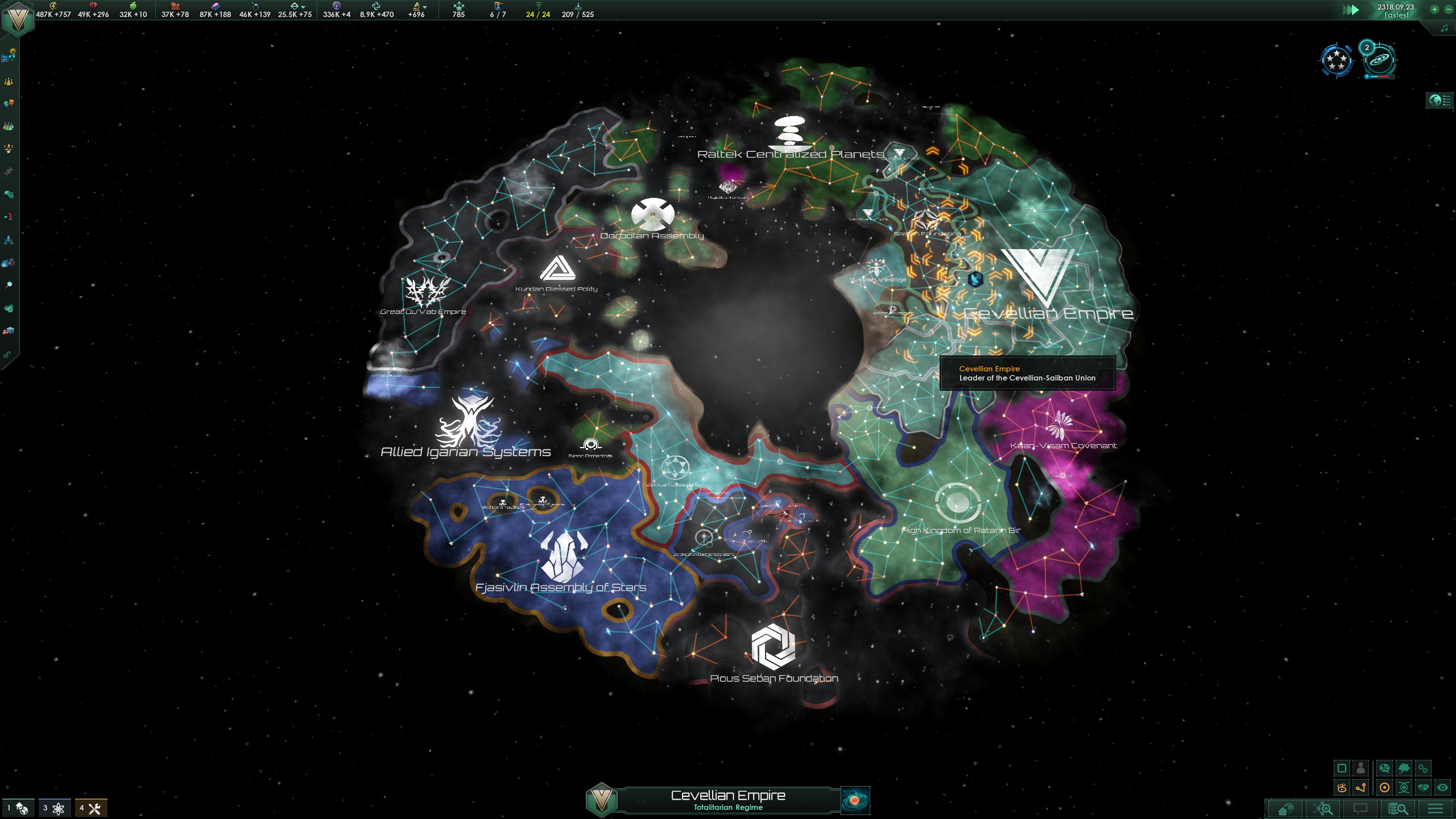The image size is (1456, 819).
Task: Toggle the eye map mode filter
Action: tap(1442, 788)
